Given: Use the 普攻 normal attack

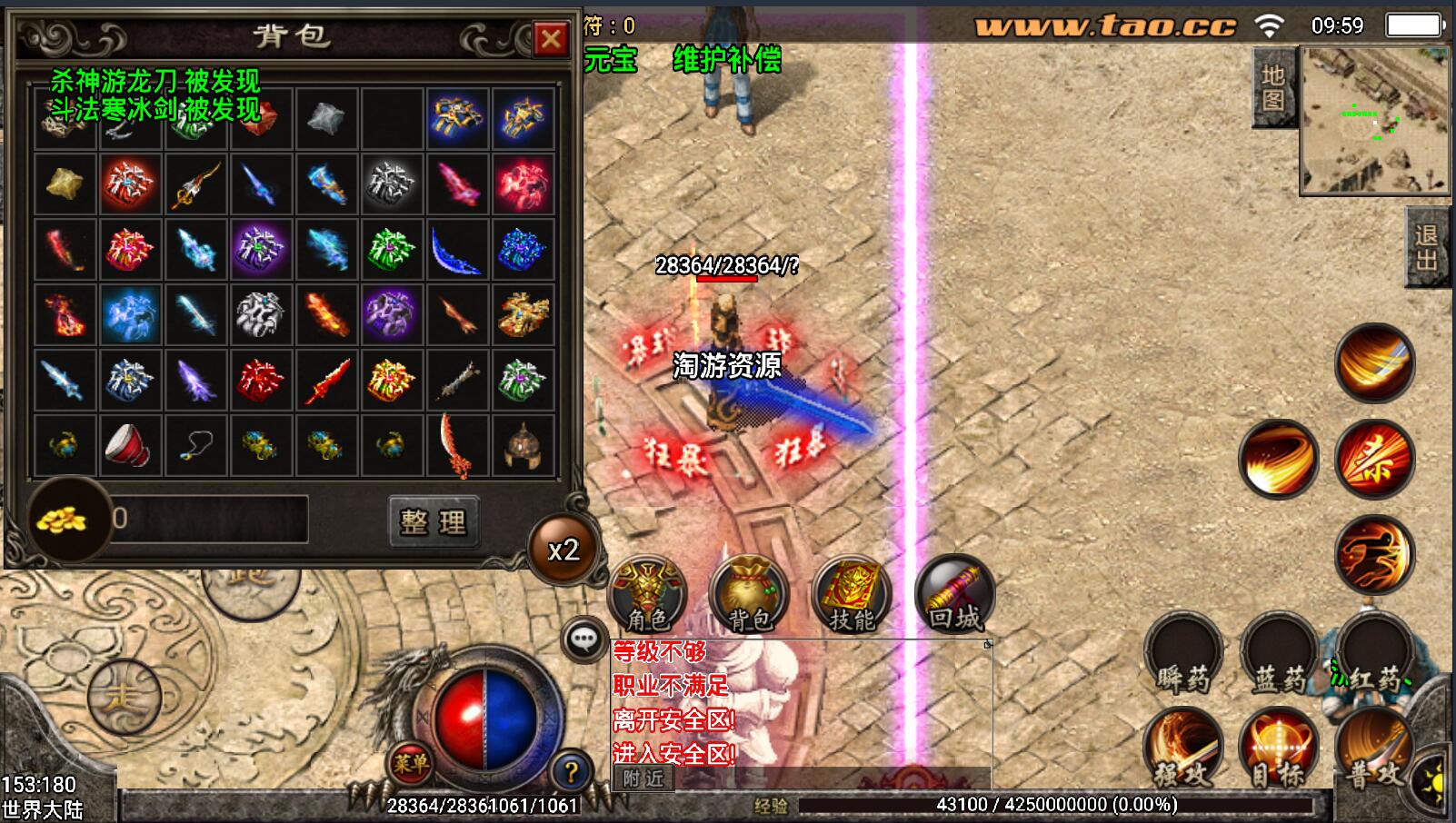Looking at the screenshot, I should [1372, 748].
